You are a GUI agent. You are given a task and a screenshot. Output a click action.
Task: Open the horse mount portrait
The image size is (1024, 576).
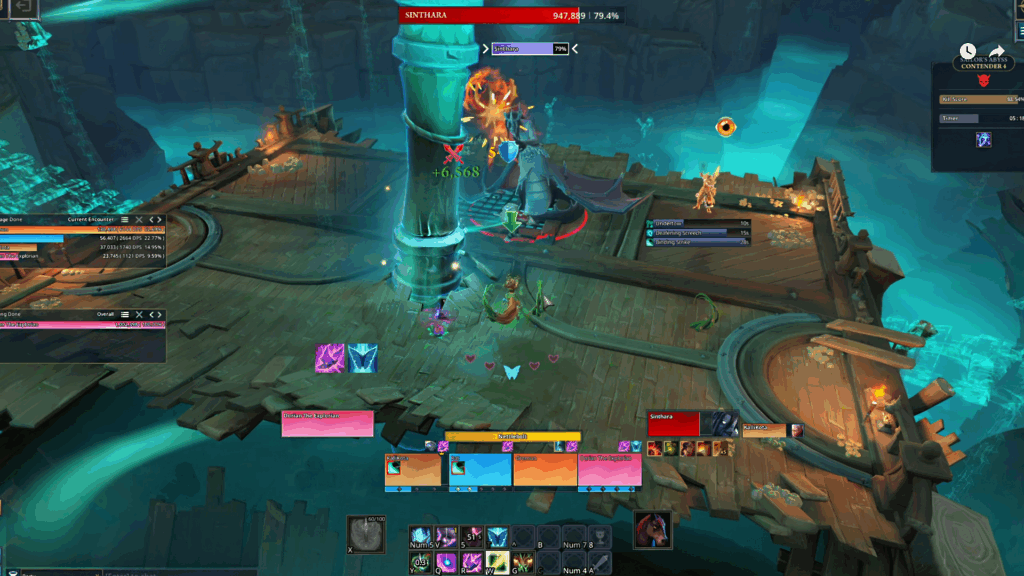click(x=651, y=529)
